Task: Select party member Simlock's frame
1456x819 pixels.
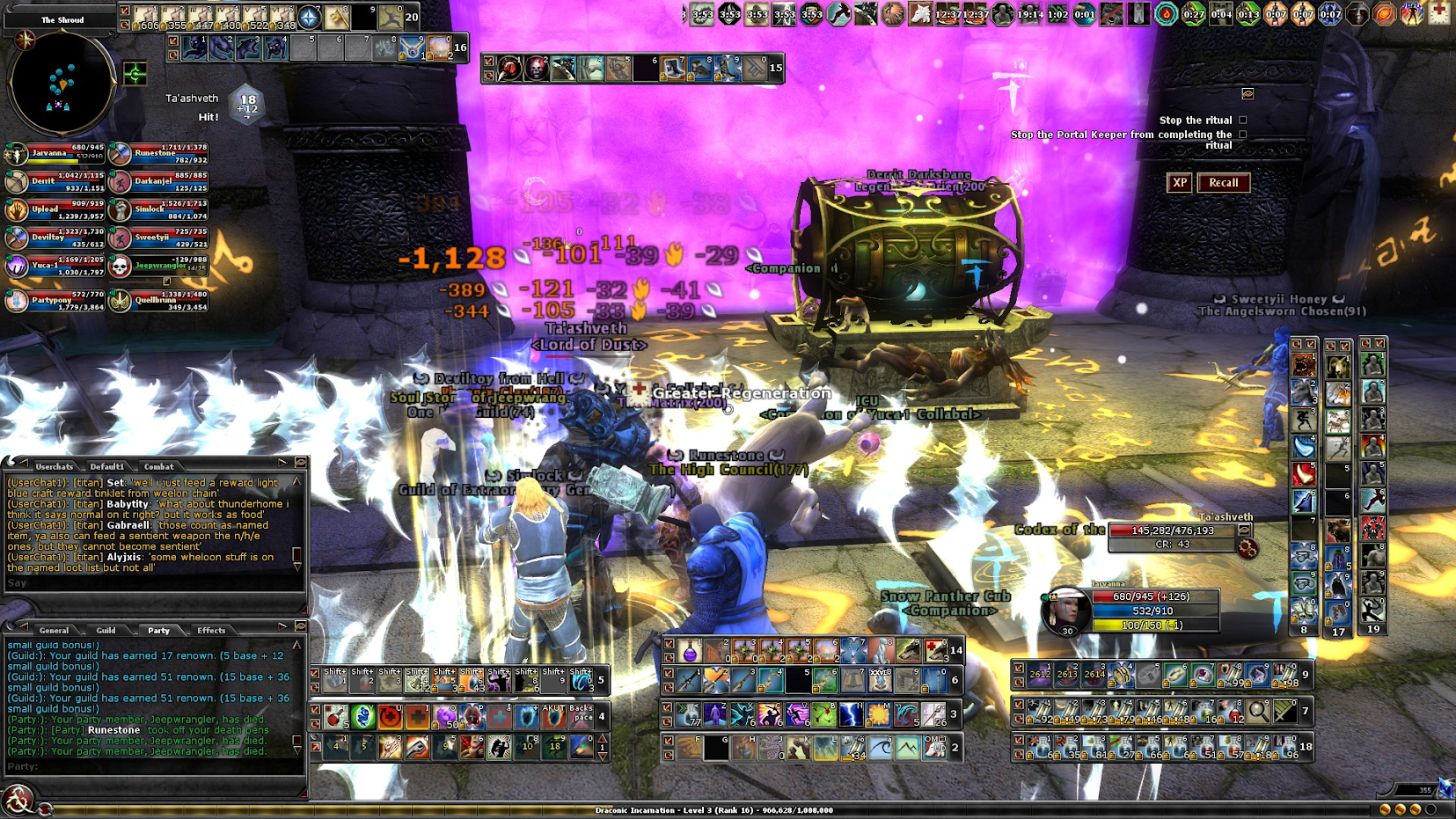Action: (158, 210)
